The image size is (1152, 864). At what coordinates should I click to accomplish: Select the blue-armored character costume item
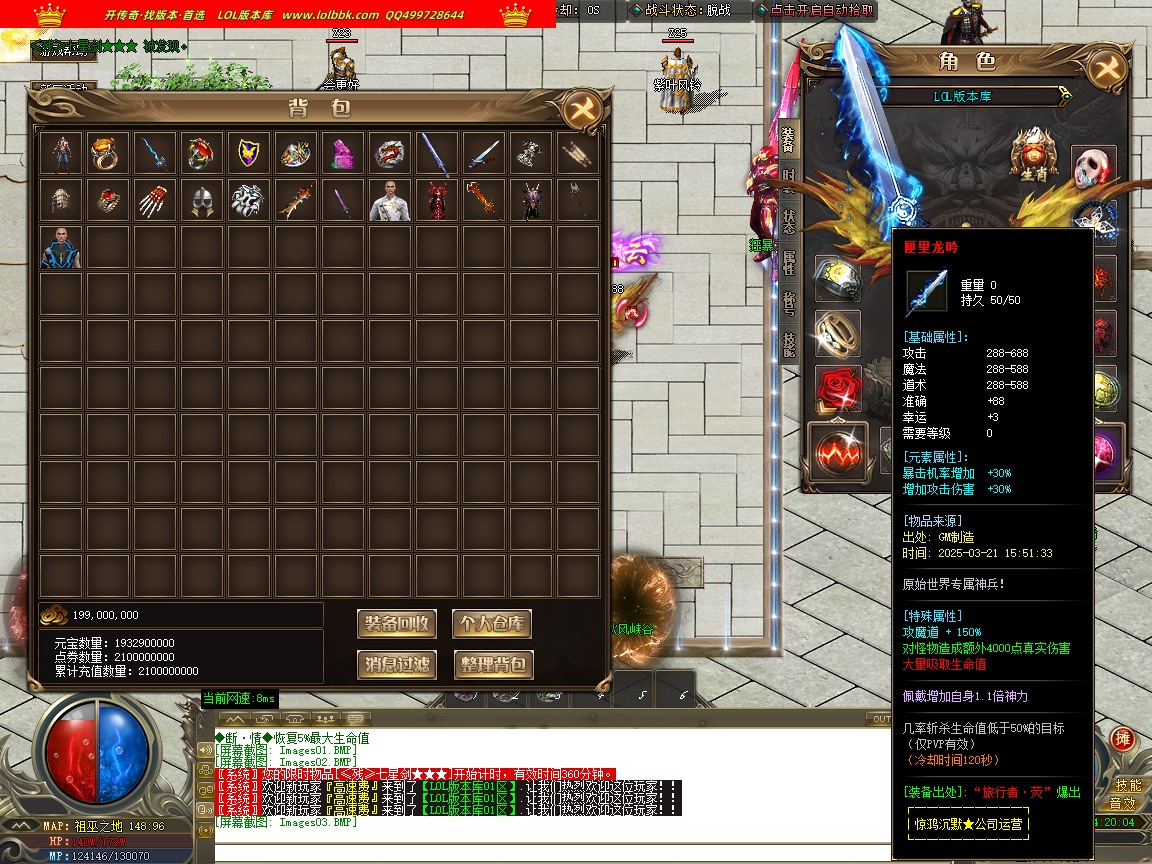click(x=60, y=247)
